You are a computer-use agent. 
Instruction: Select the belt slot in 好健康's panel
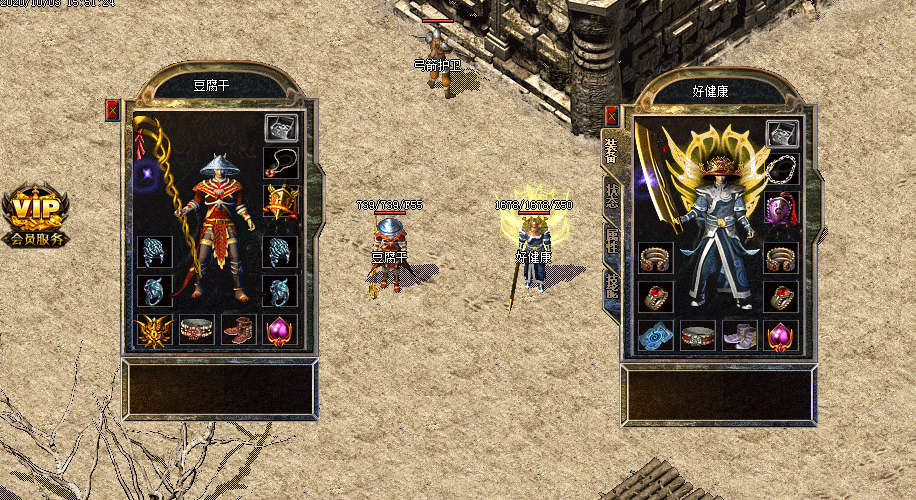[698, 335]
